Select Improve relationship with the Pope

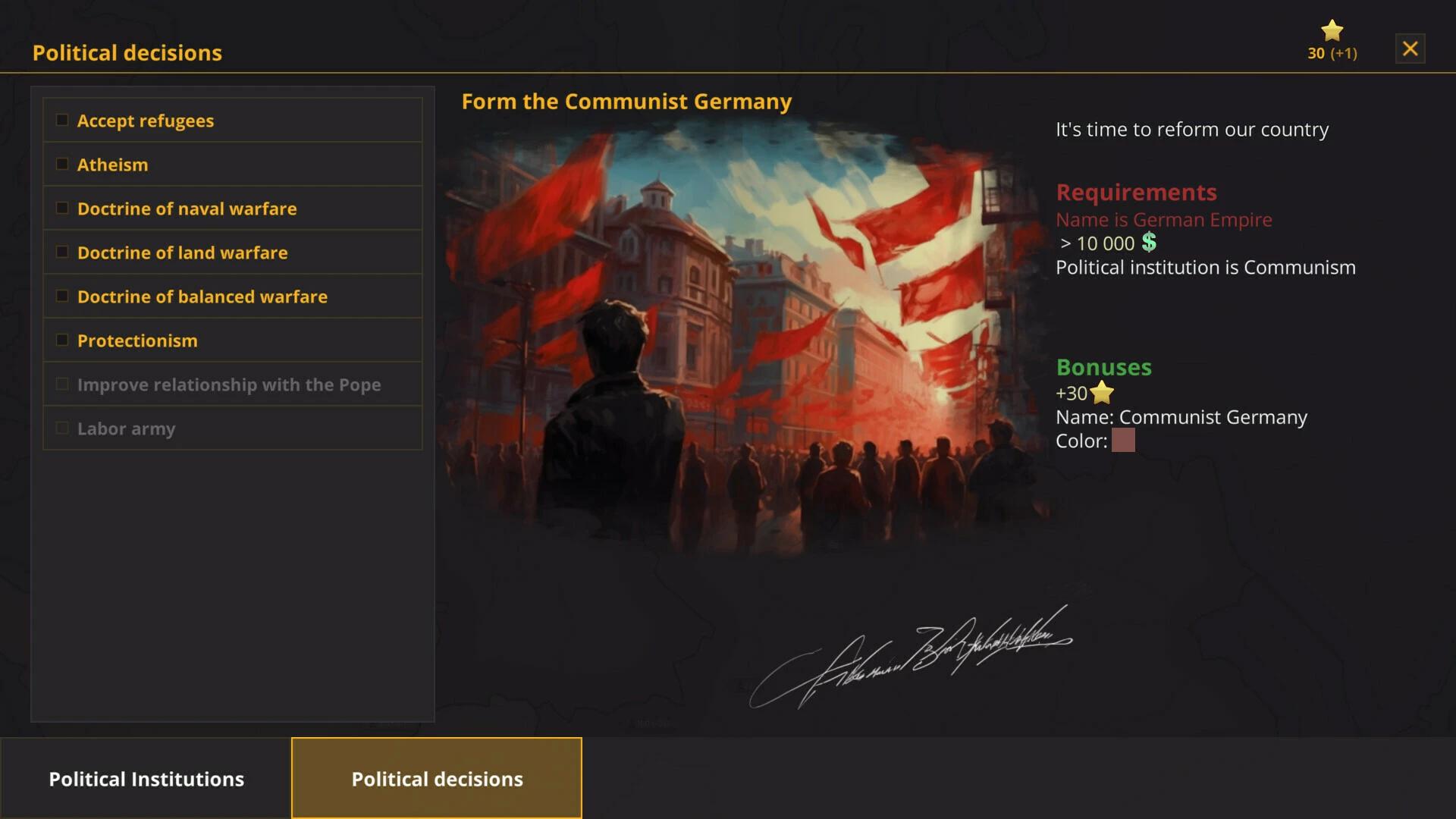click(229, 384)
